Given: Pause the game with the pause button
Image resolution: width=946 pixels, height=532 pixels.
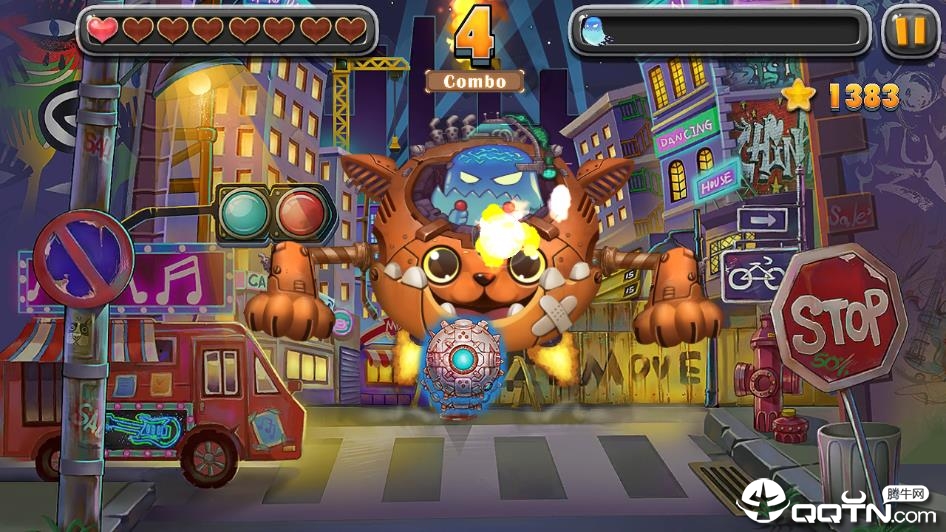Looking at the screenshot, I should pos(910,31).
